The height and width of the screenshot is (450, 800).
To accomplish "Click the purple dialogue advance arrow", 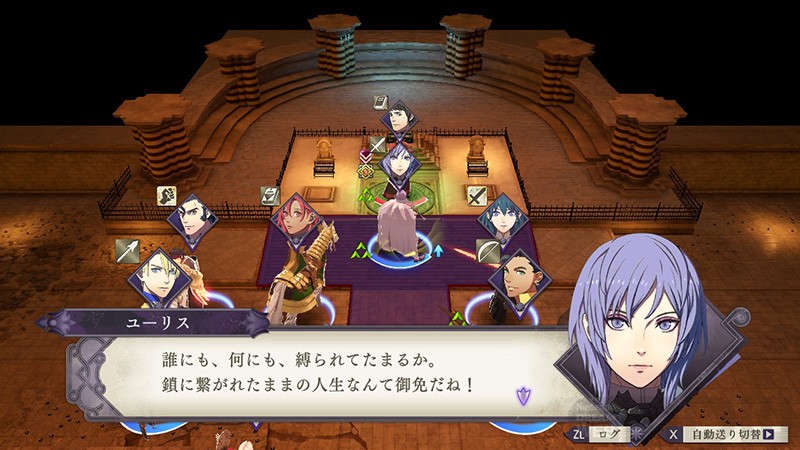I will coord(522,395).
